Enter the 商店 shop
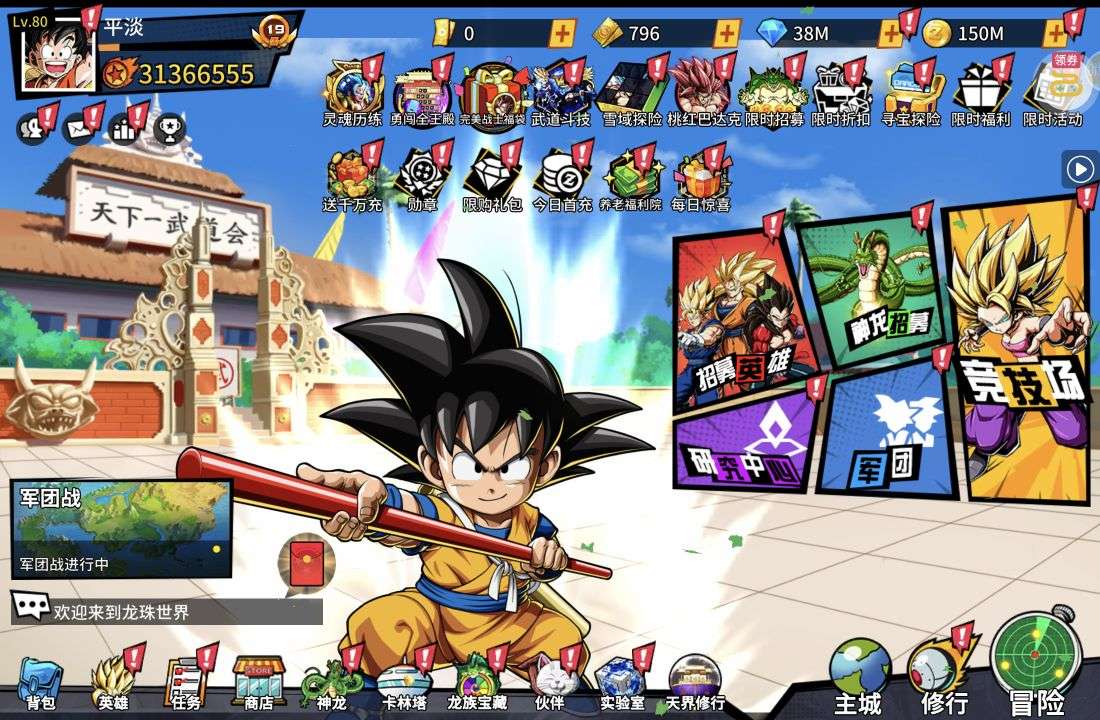Screen dimensions: 1100x720 [x=259, y=683]
